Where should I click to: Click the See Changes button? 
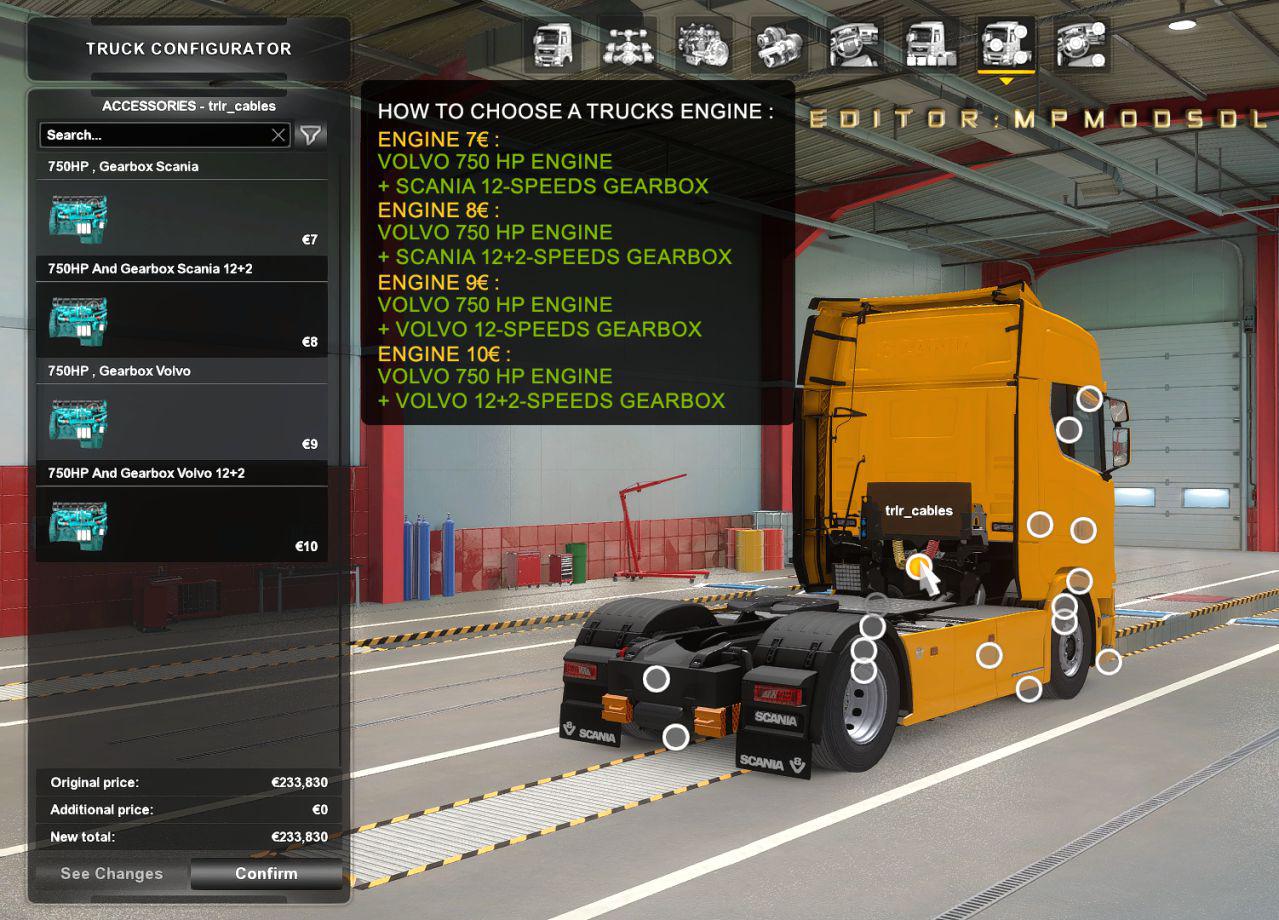(x=111, y=874)
